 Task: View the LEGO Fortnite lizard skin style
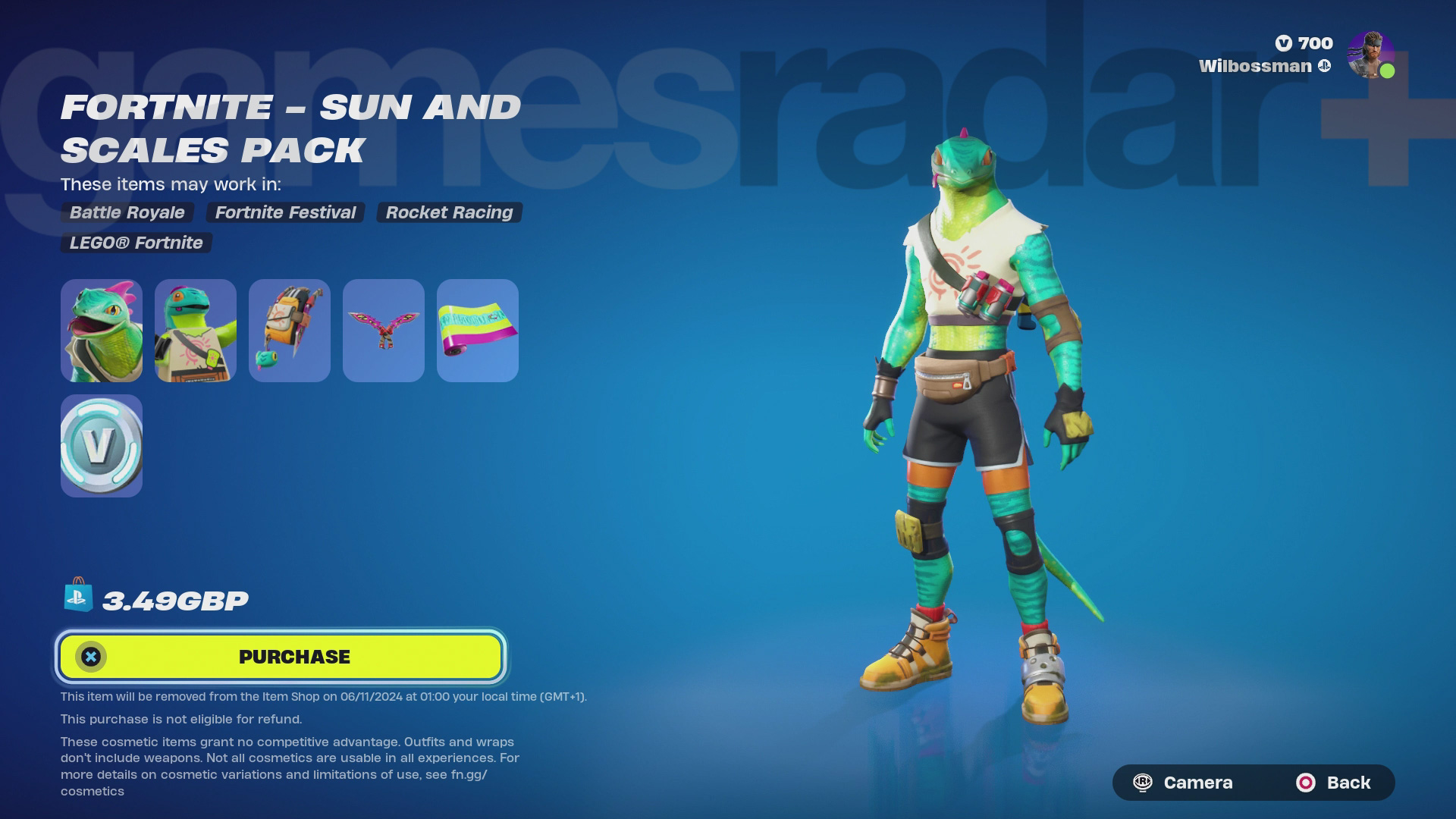(195, 330)
